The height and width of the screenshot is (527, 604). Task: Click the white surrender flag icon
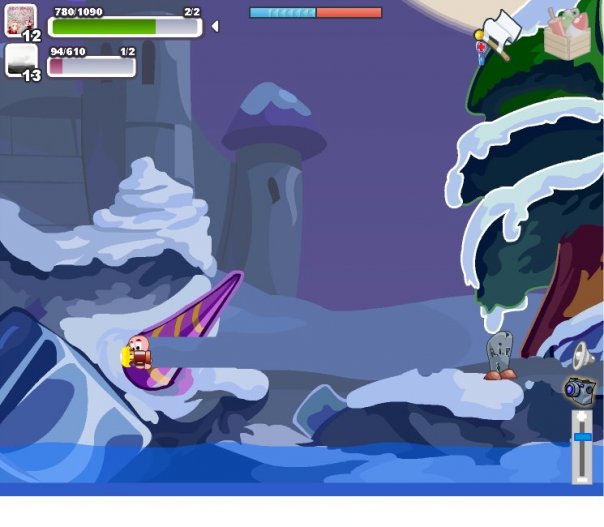click(x=501, y=32)
